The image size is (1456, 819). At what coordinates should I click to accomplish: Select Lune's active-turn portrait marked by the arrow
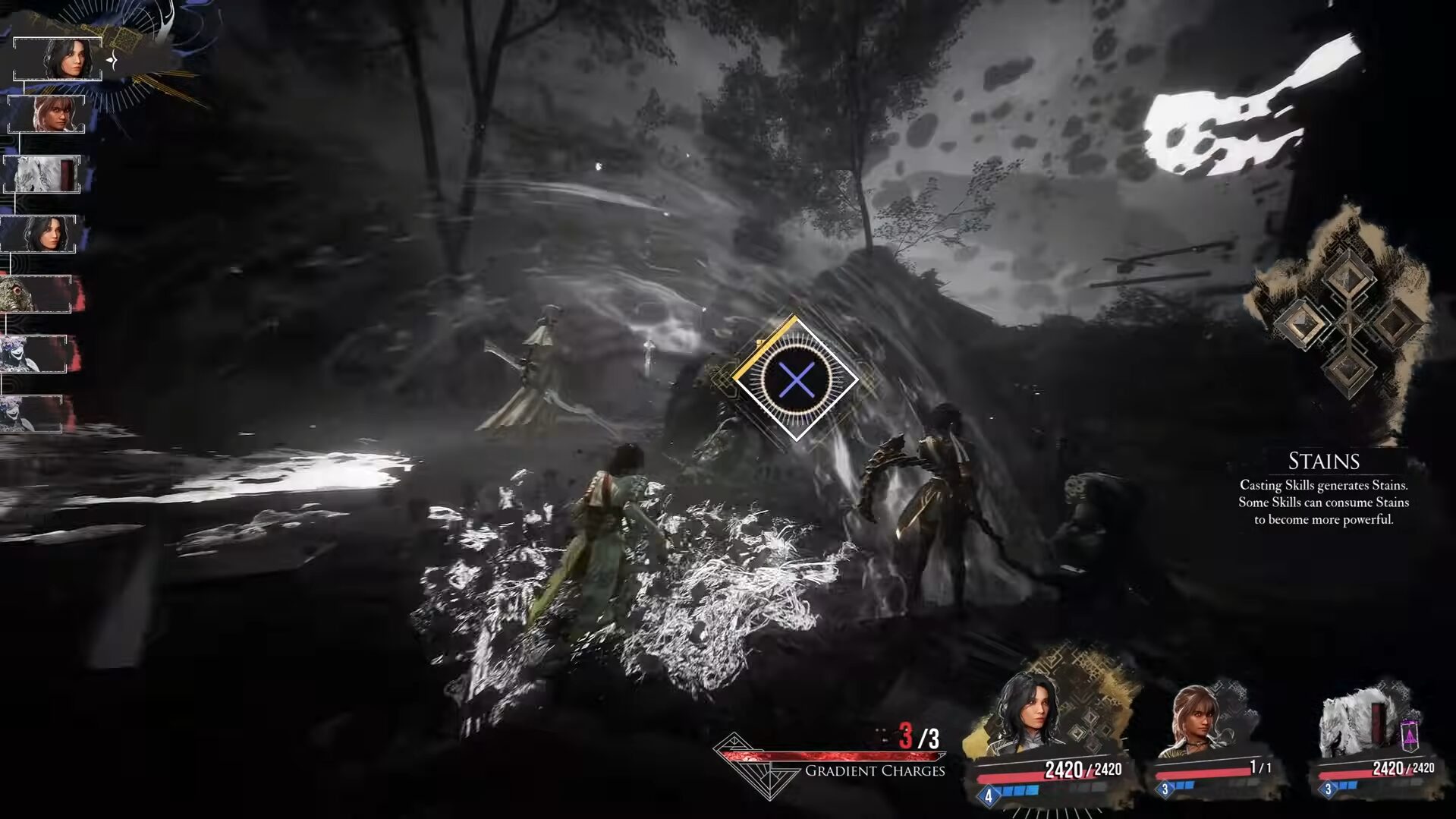(58, 58)
